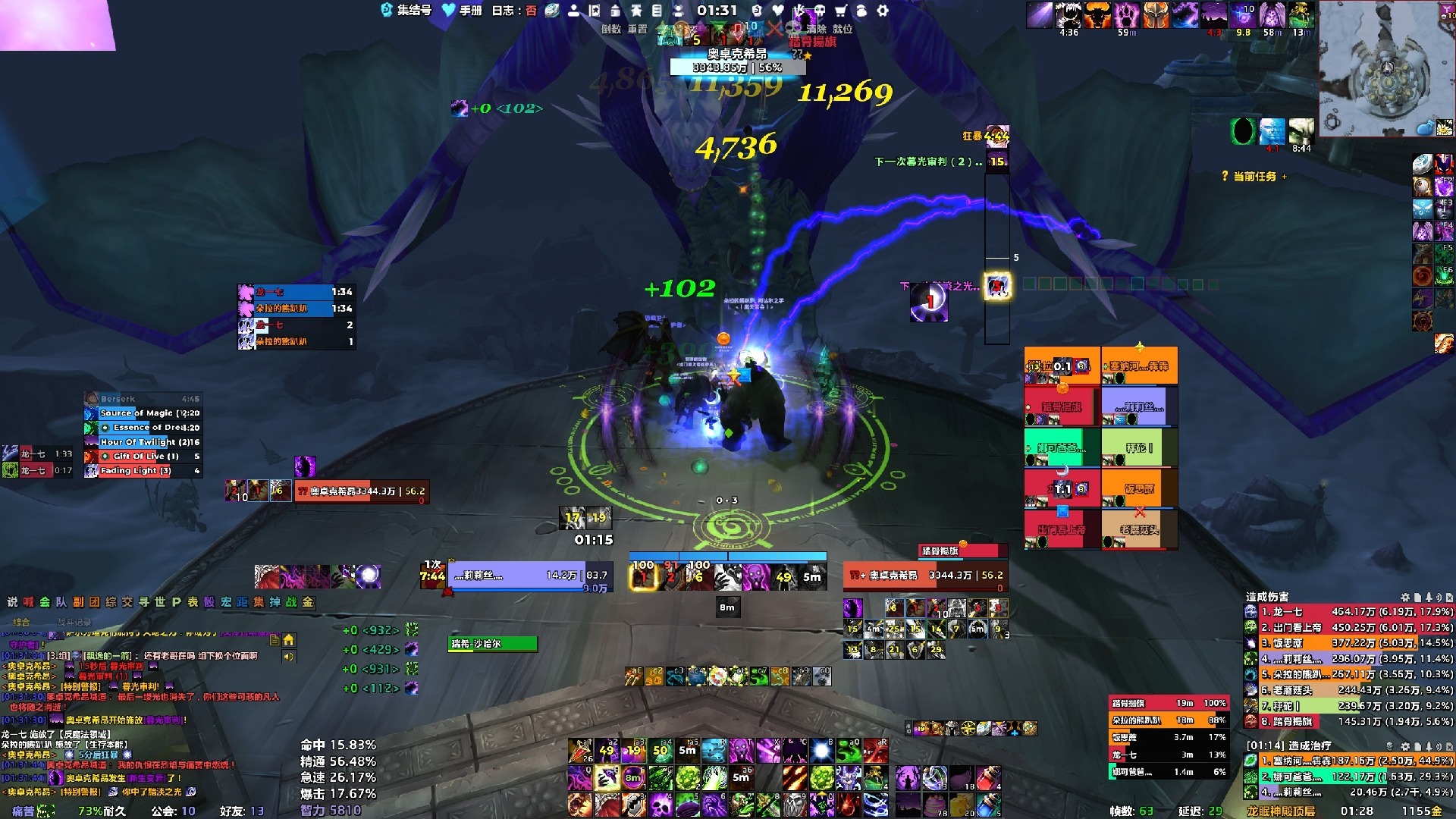Click the 就位 ready check button
The width and height of the screenshot is (1456, 819).
[x=843, y=29]
